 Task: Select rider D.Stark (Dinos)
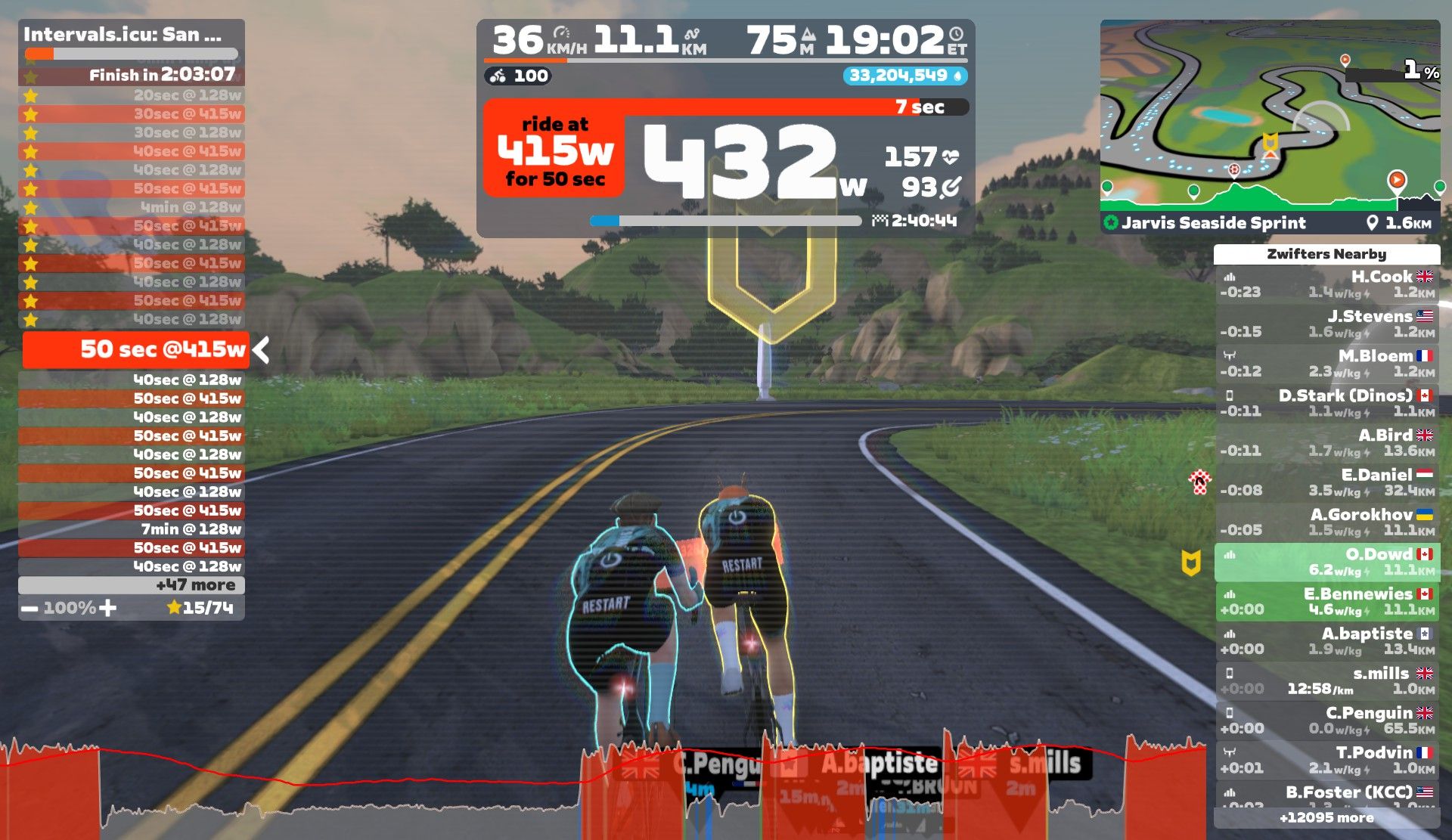pyautogui.click(x=1327, y=403)
